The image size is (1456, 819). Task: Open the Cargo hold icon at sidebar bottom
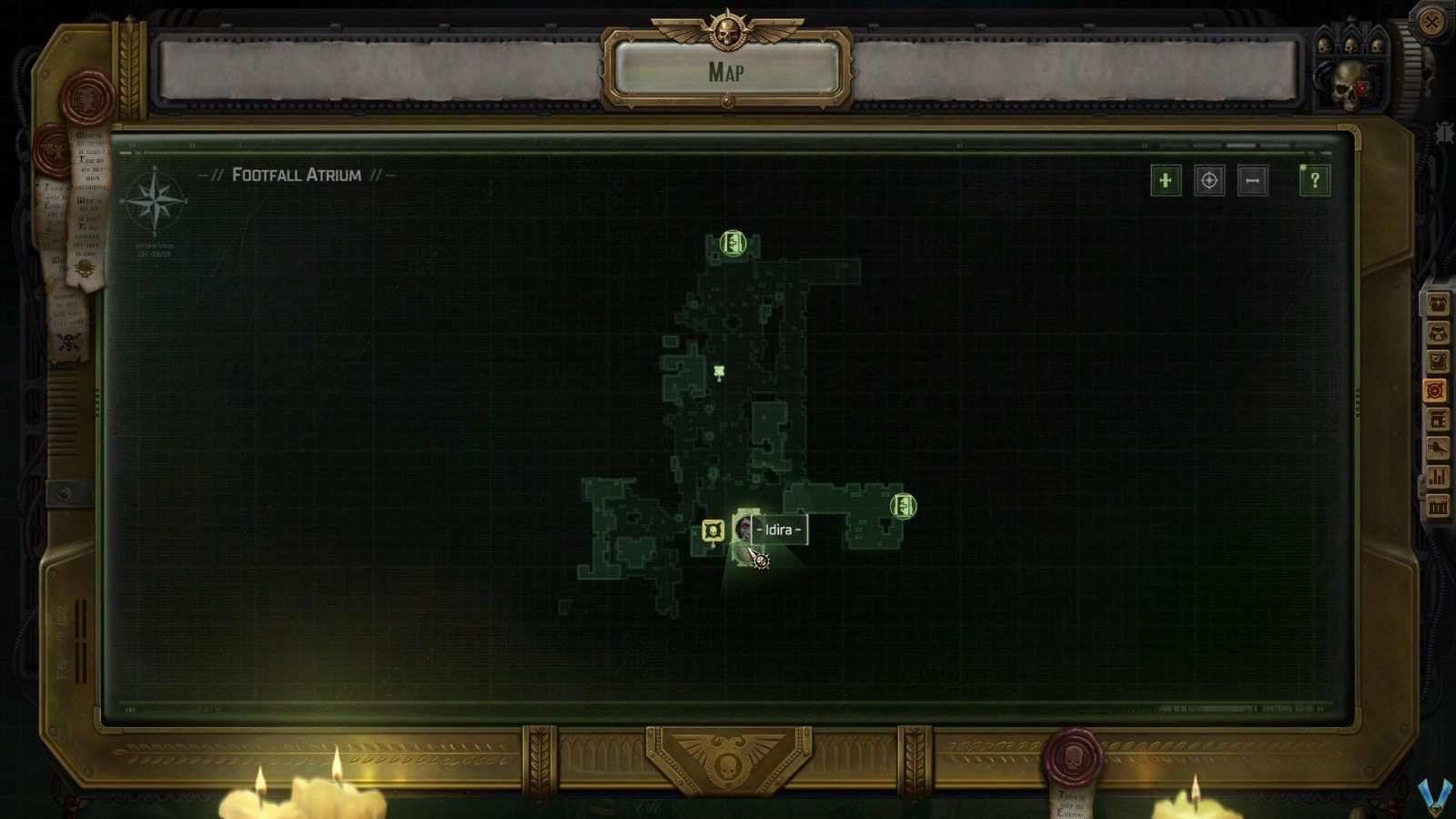click(x=1436, y=506)
